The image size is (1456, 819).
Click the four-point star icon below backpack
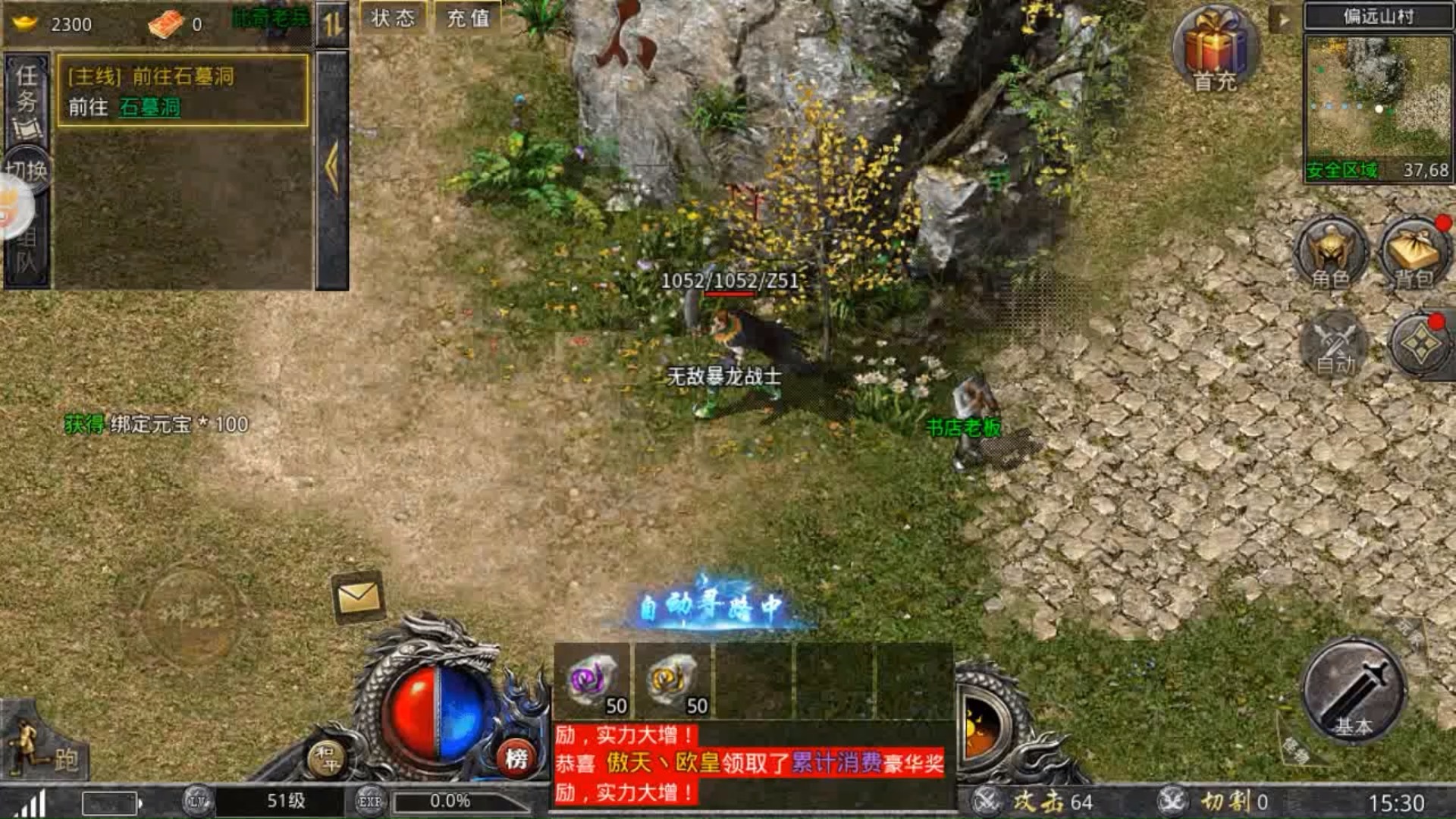1420,345
